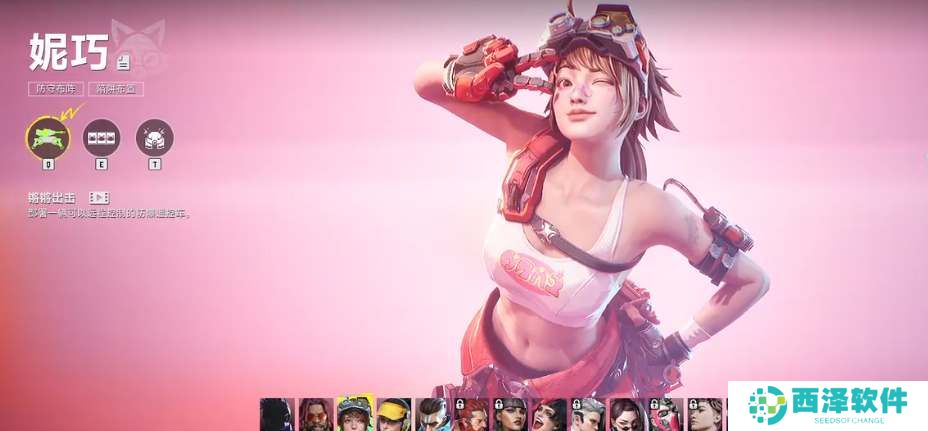This screenshot has width=928, height=431.
Task: Select the white helmet ultimate ability icon
Action: tap(154, 137)
